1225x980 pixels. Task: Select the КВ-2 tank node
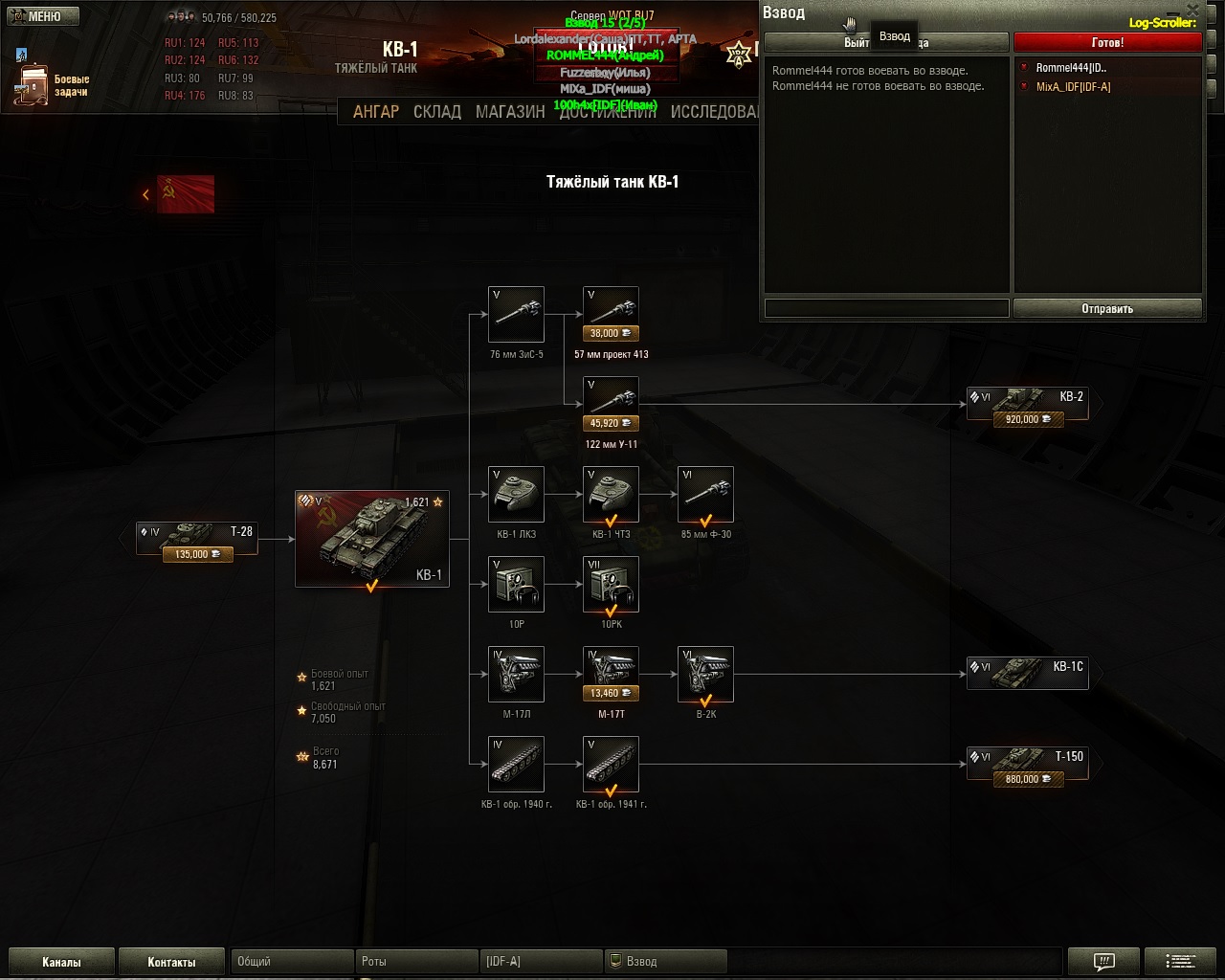pyautogui.click(x=1028, y=406)
